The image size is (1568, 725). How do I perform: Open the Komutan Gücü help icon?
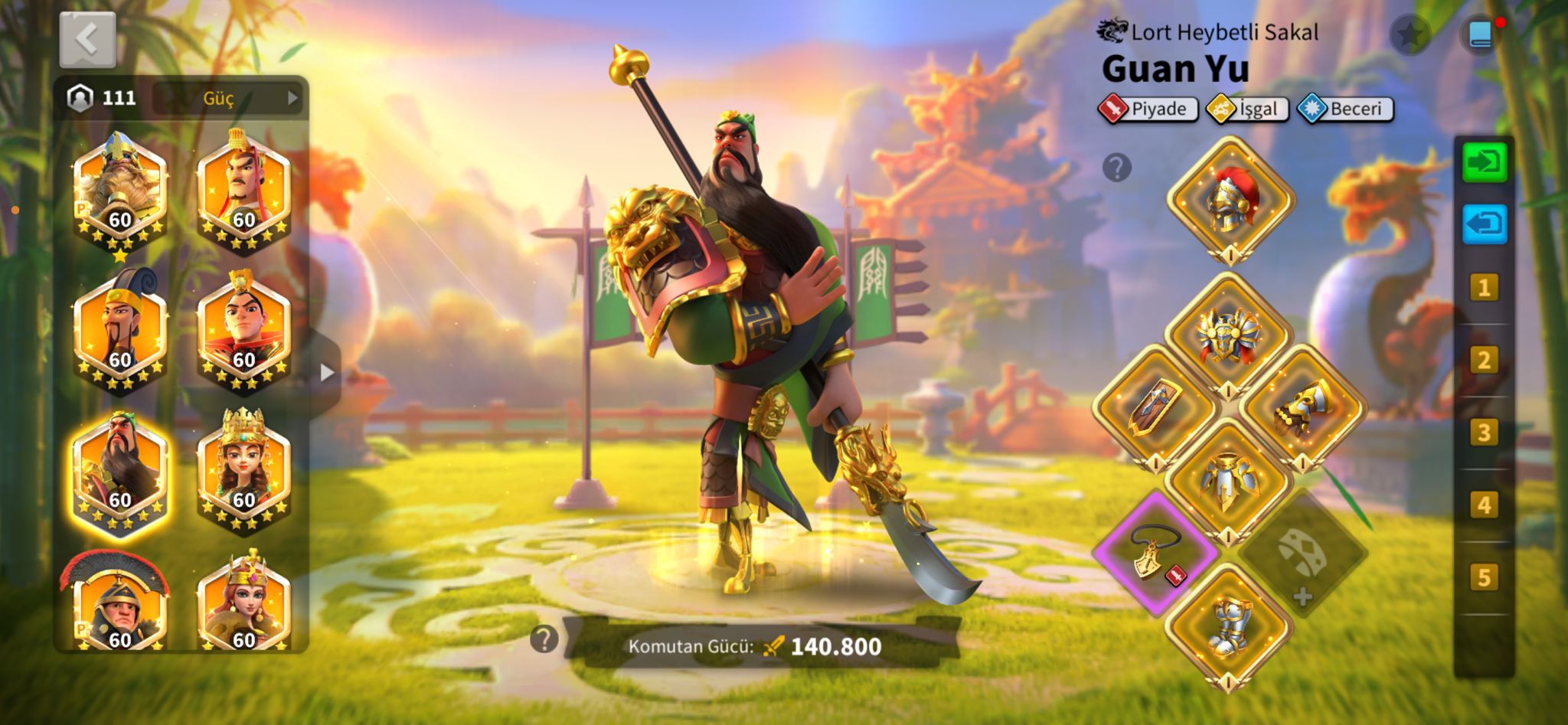point(544,639)
